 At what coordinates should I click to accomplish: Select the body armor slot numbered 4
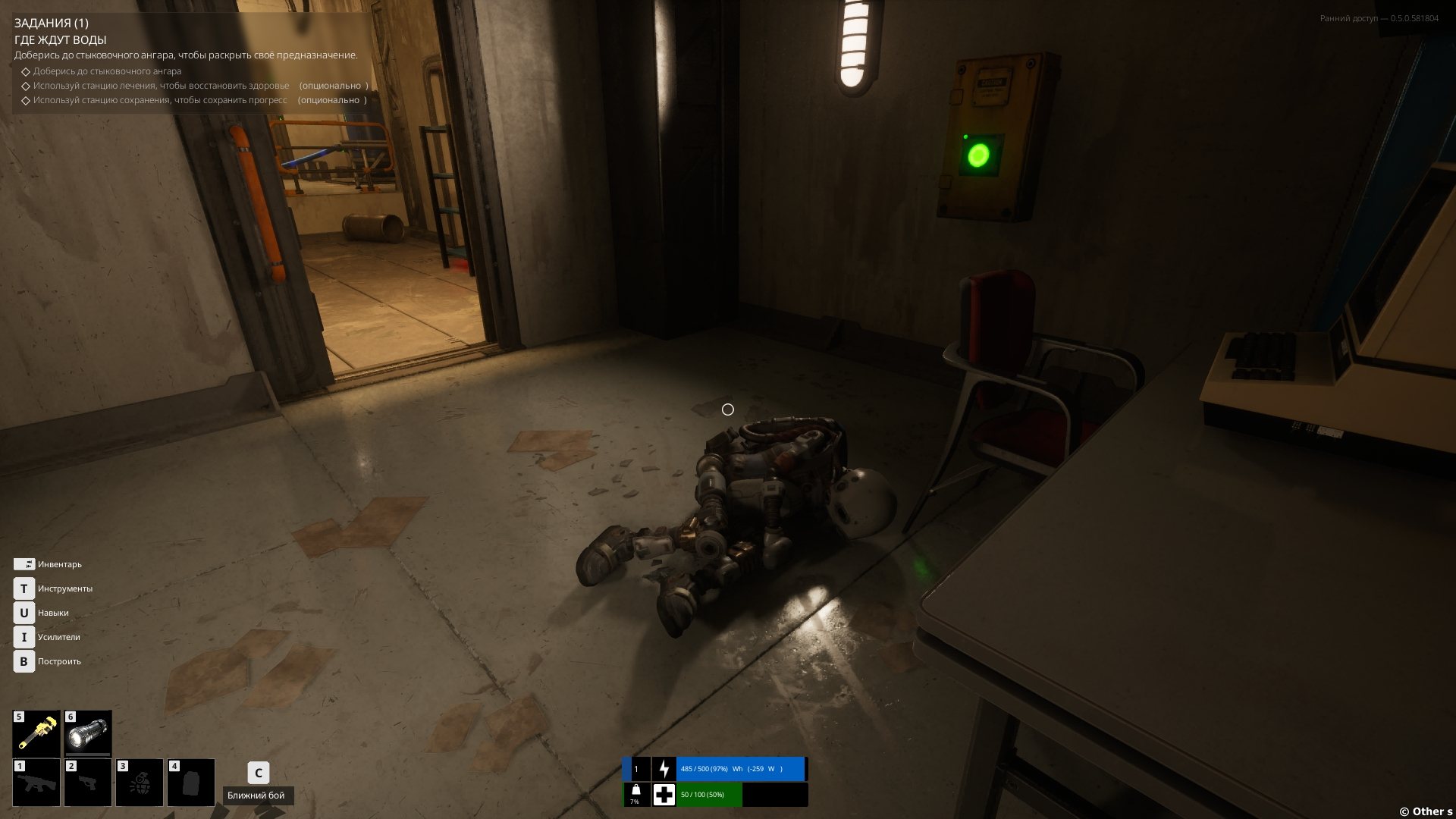coord(191,782)
